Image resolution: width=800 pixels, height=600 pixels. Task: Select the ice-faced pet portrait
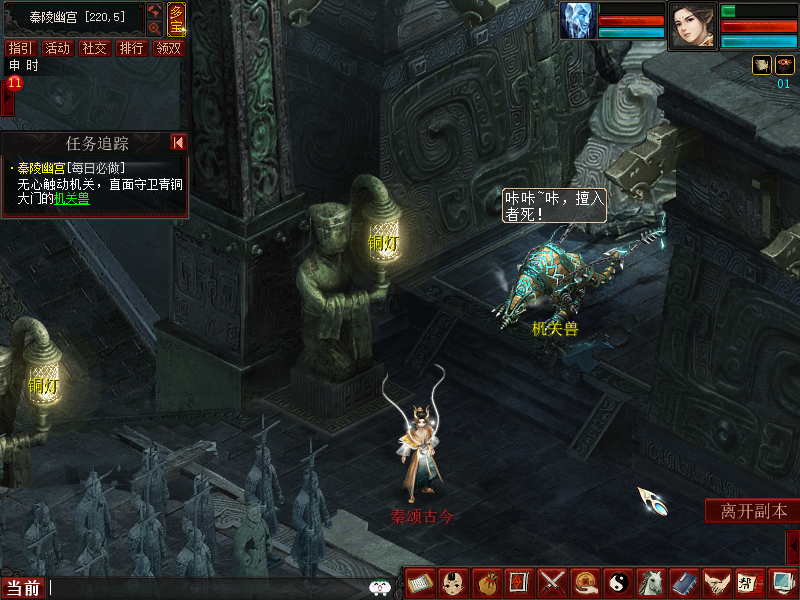pos(578,21)
